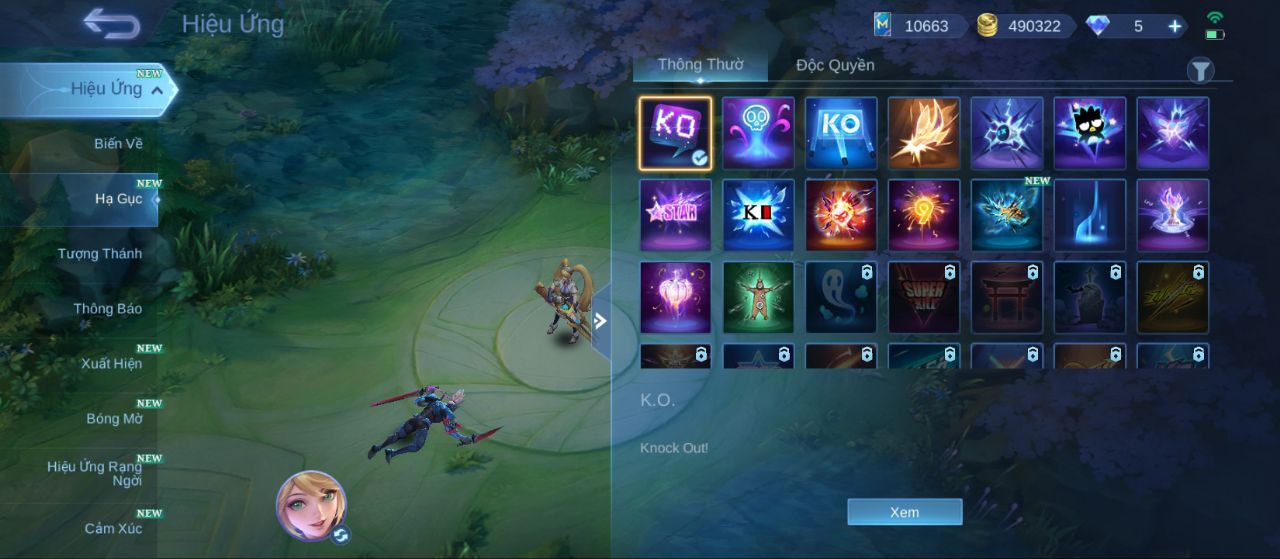Select the black round-bird character effect
This screenshot has width=1280, height=559.
1090,133
